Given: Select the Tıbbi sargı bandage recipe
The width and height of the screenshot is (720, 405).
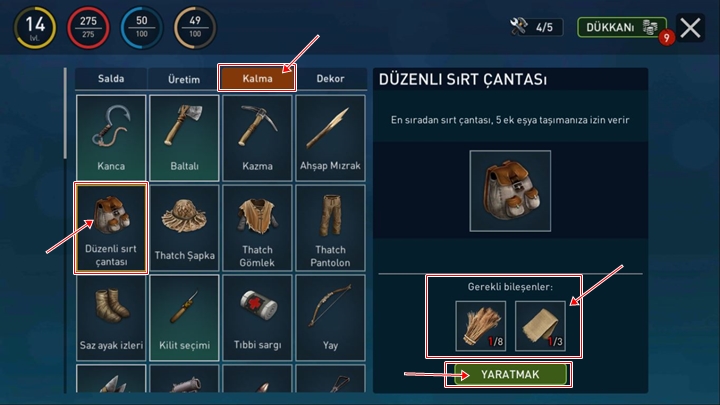Looking at the screenshot, I should 257,316.
